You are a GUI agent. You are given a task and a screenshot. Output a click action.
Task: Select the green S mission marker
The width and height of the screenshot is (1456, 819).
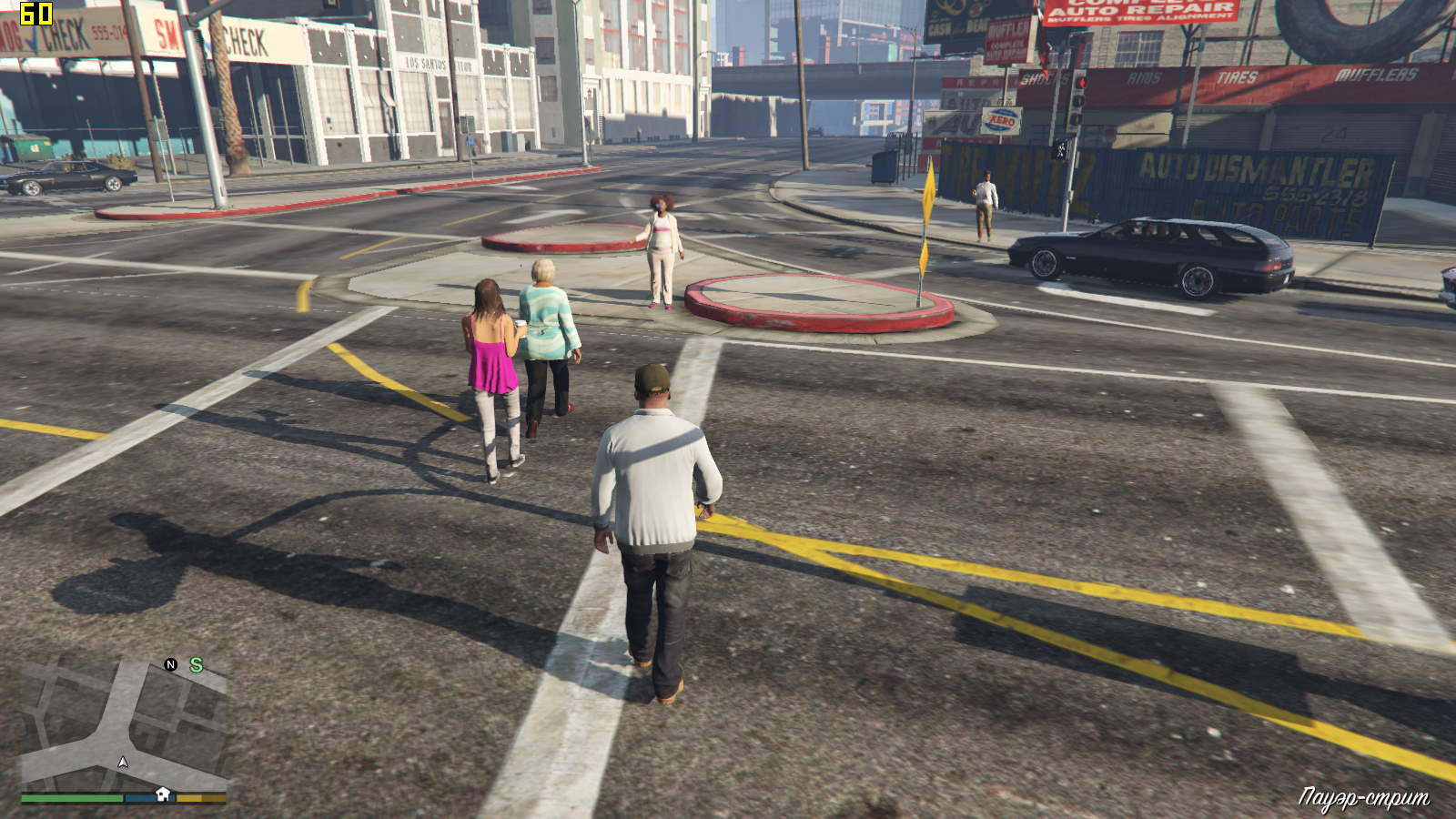[x=196, y=665]
